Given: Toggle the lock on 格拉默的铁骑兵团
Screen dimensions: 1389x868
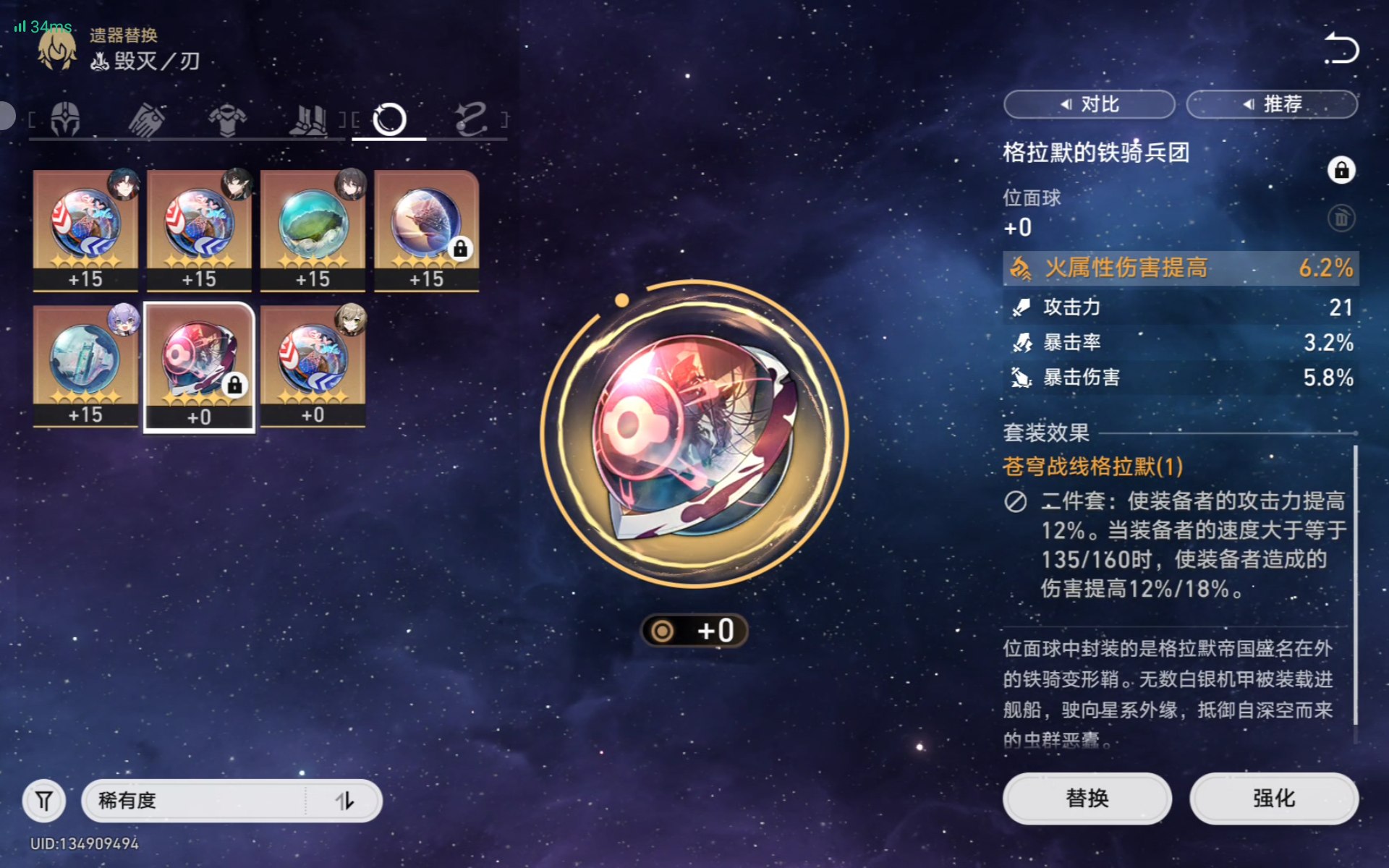Looking at the screenshot, I should [x=1342, y=171].
